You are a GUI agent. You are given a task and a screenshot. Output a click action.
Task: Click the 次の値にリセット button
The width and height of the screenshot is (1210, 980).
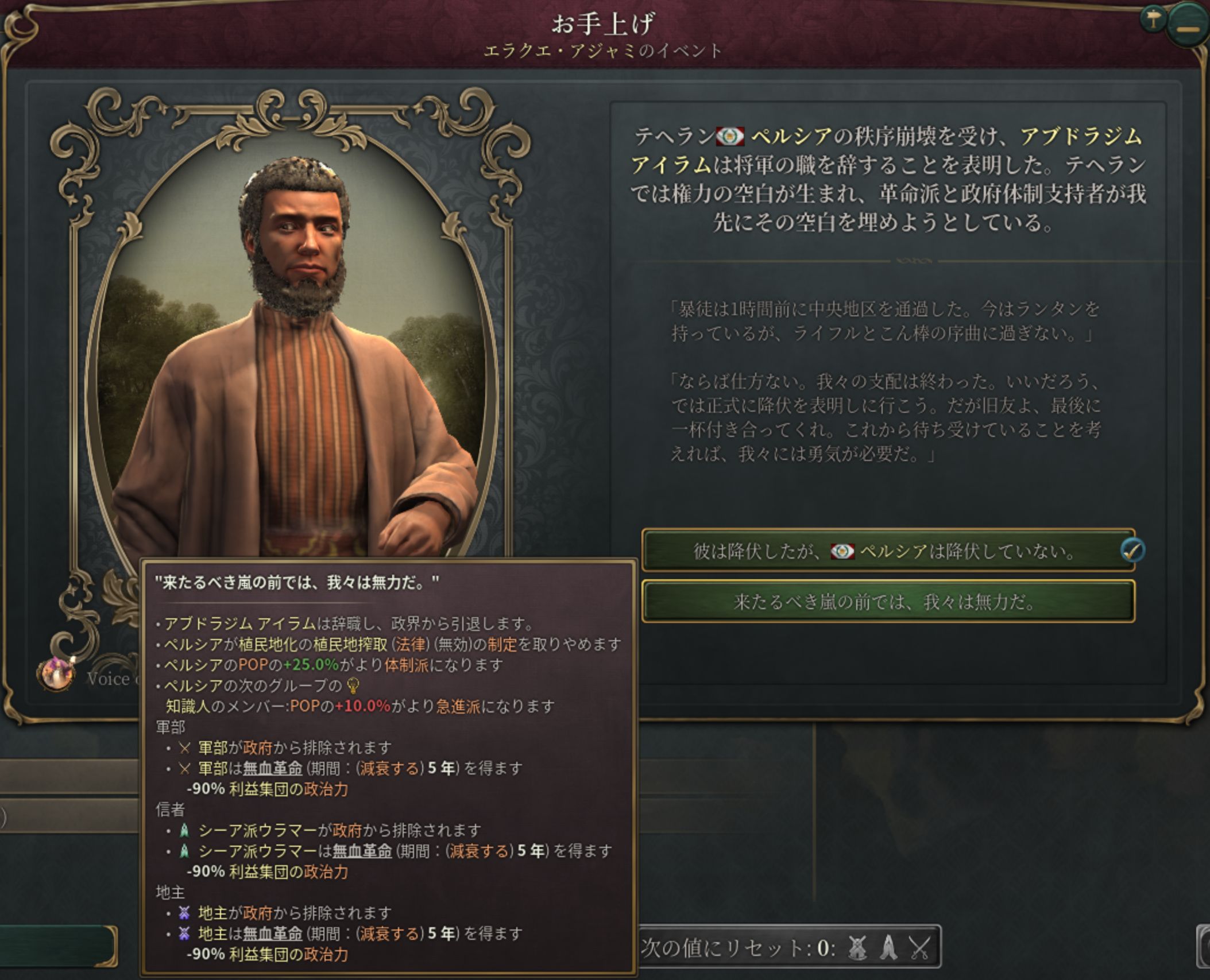[x=789, y=947]
